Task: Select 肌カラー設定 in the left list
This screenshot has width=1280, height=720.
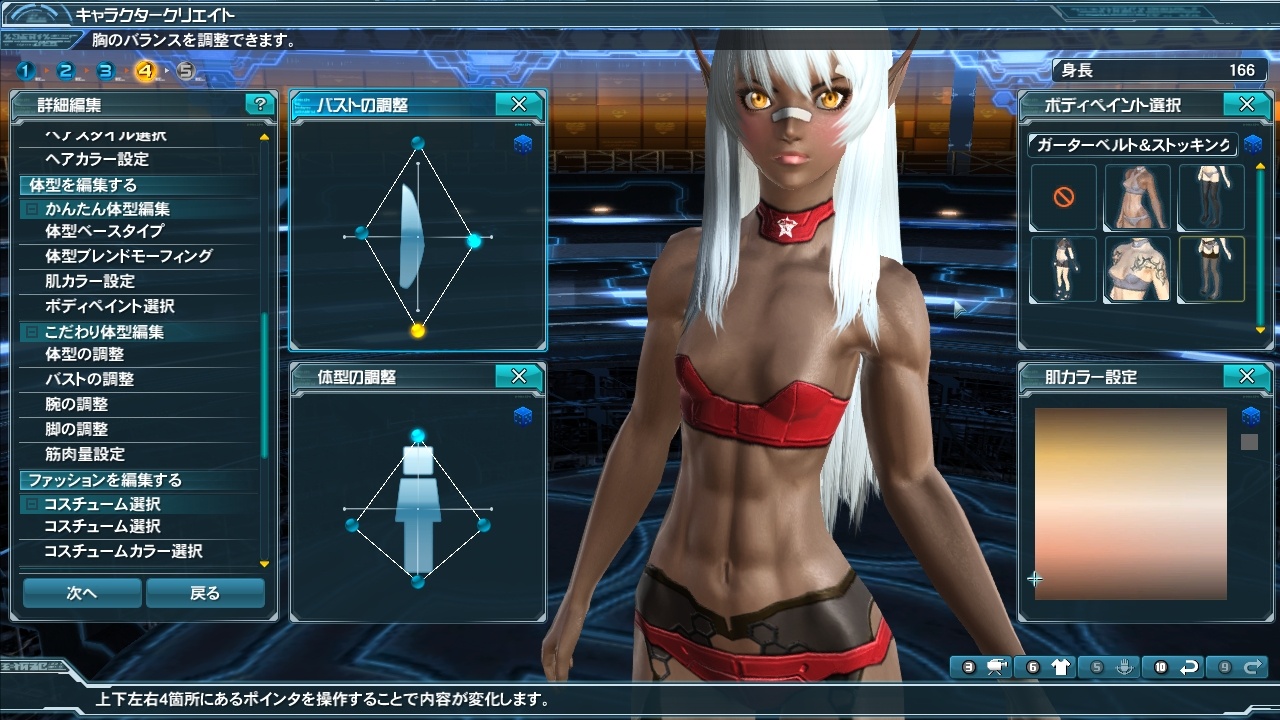Action: pos(90,281)
